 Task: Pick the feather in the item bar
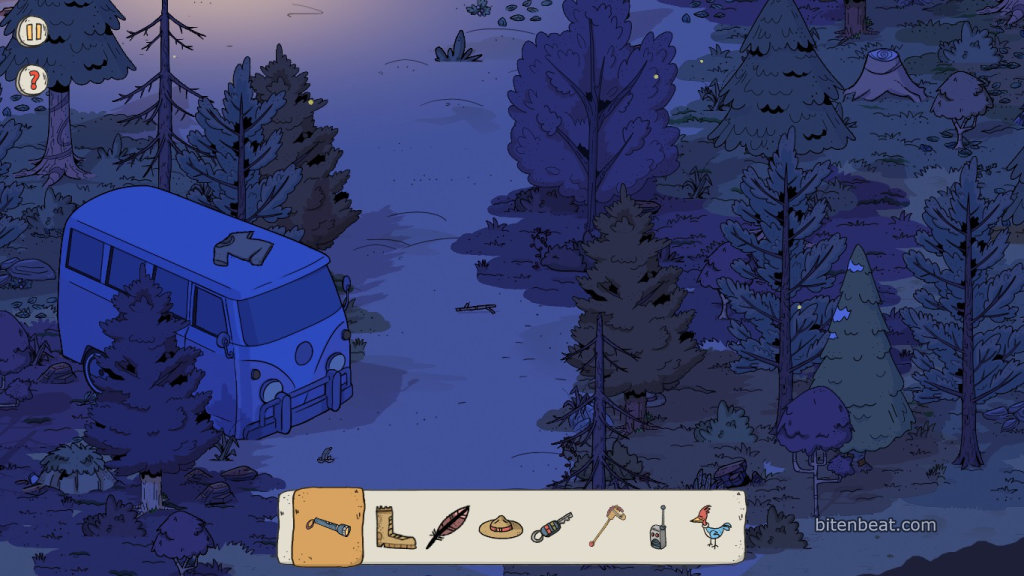point(447,527)
